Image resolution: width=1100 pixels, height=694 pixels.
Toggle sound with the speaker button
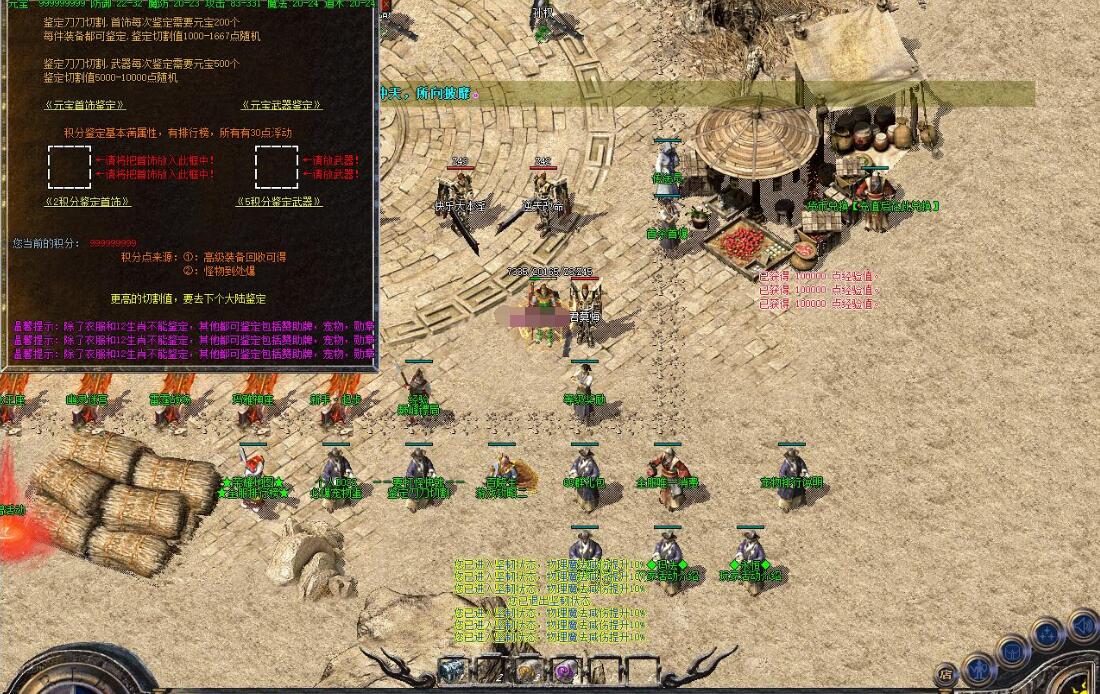click(x=1083, y=627)
